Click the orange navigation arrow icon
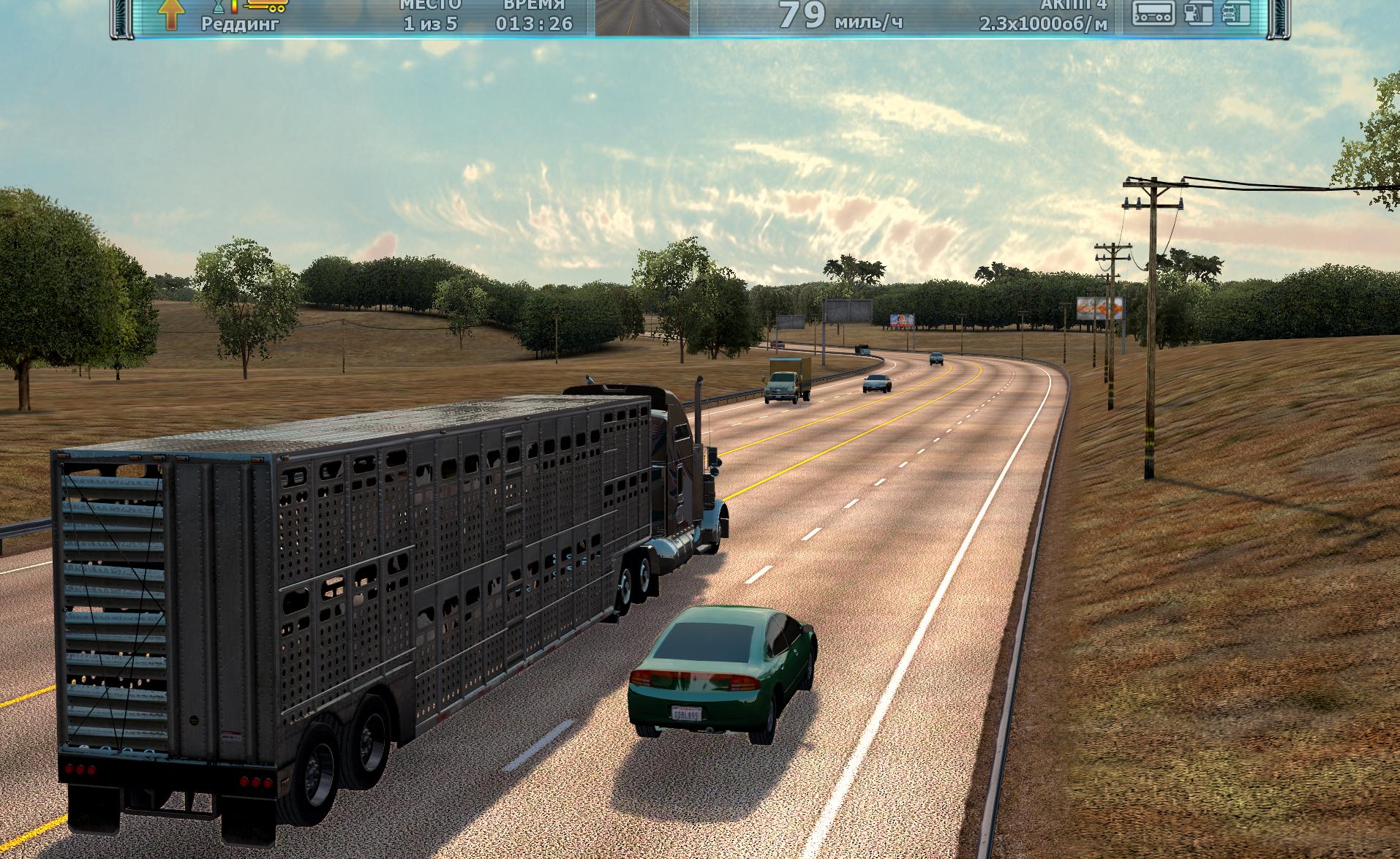Viewport: 1400px width, 859px height. tap(170, 15)
